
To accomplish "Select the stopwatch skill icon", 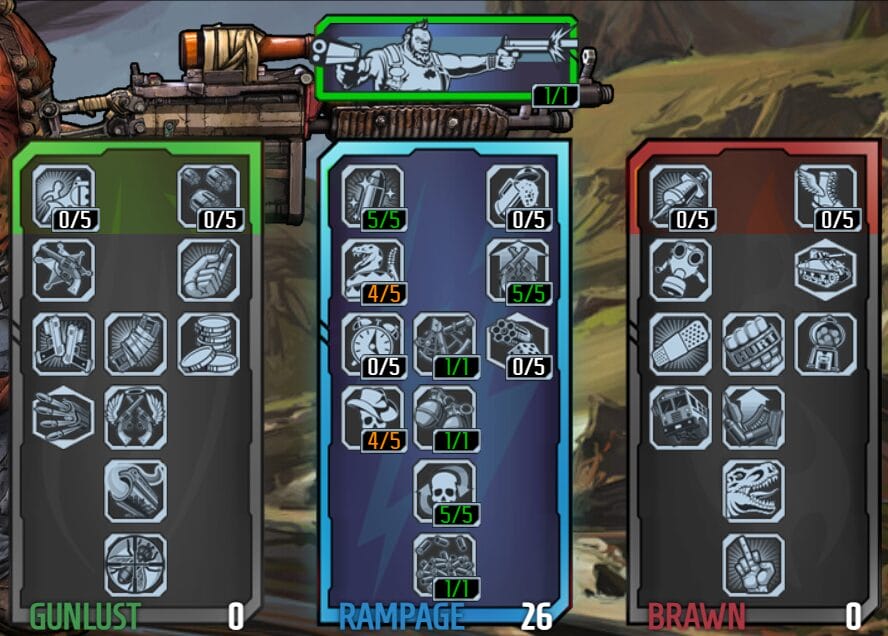I will (372, 344).
